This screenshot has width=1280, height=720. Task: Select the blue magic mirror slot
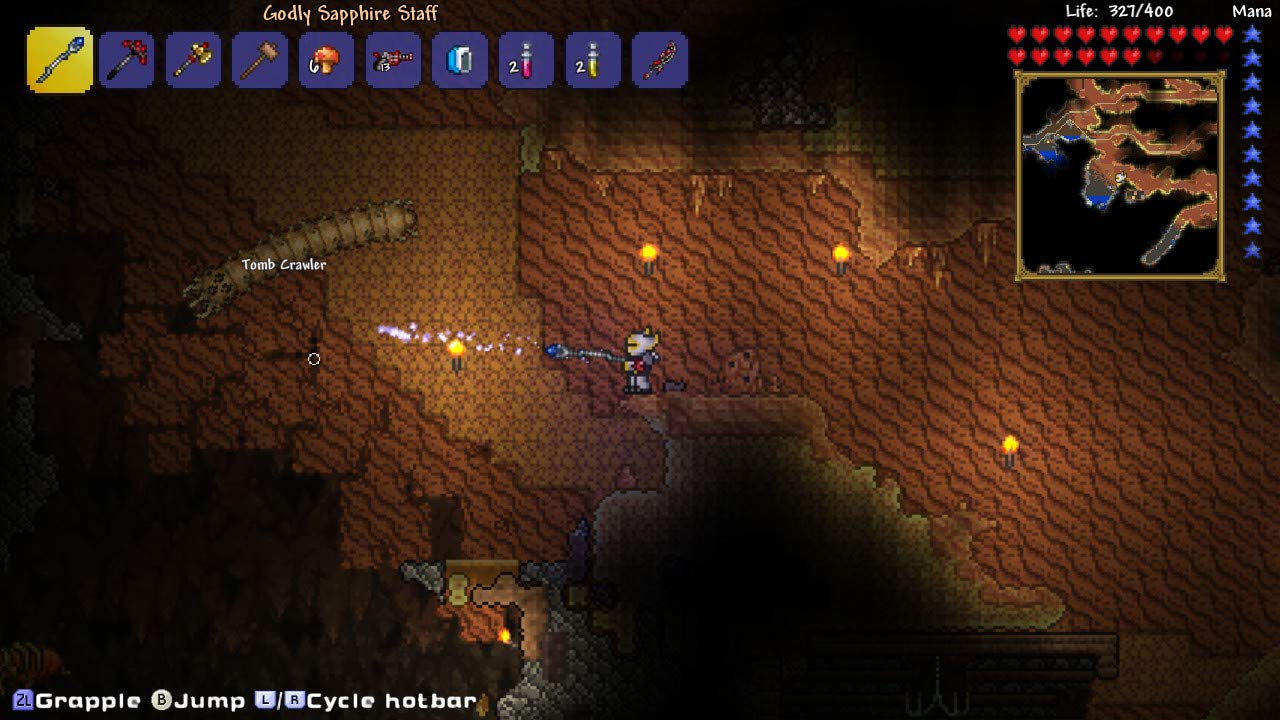pos(460,60)
